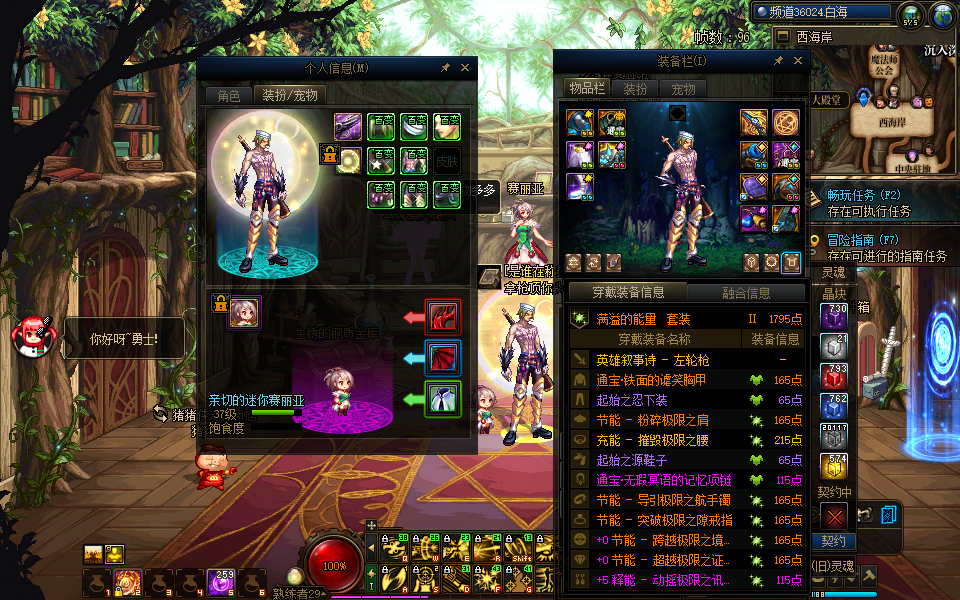Select the 物品栏 tab
This screenshot has height=600, width=960.
tap(587, 89)
